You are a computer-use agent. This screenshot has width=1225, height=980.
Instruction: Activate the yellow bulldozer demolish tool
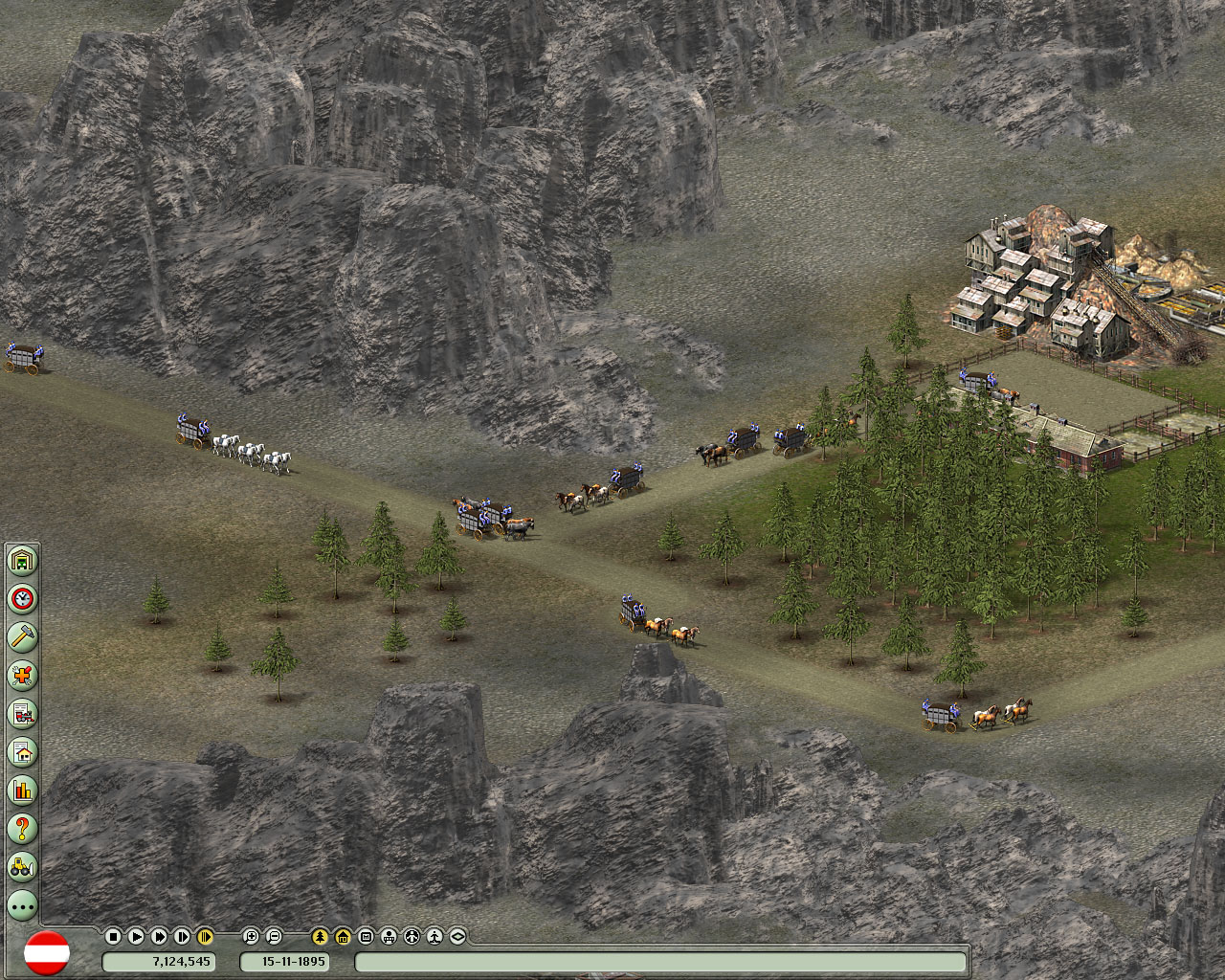(x=22, y=866)
